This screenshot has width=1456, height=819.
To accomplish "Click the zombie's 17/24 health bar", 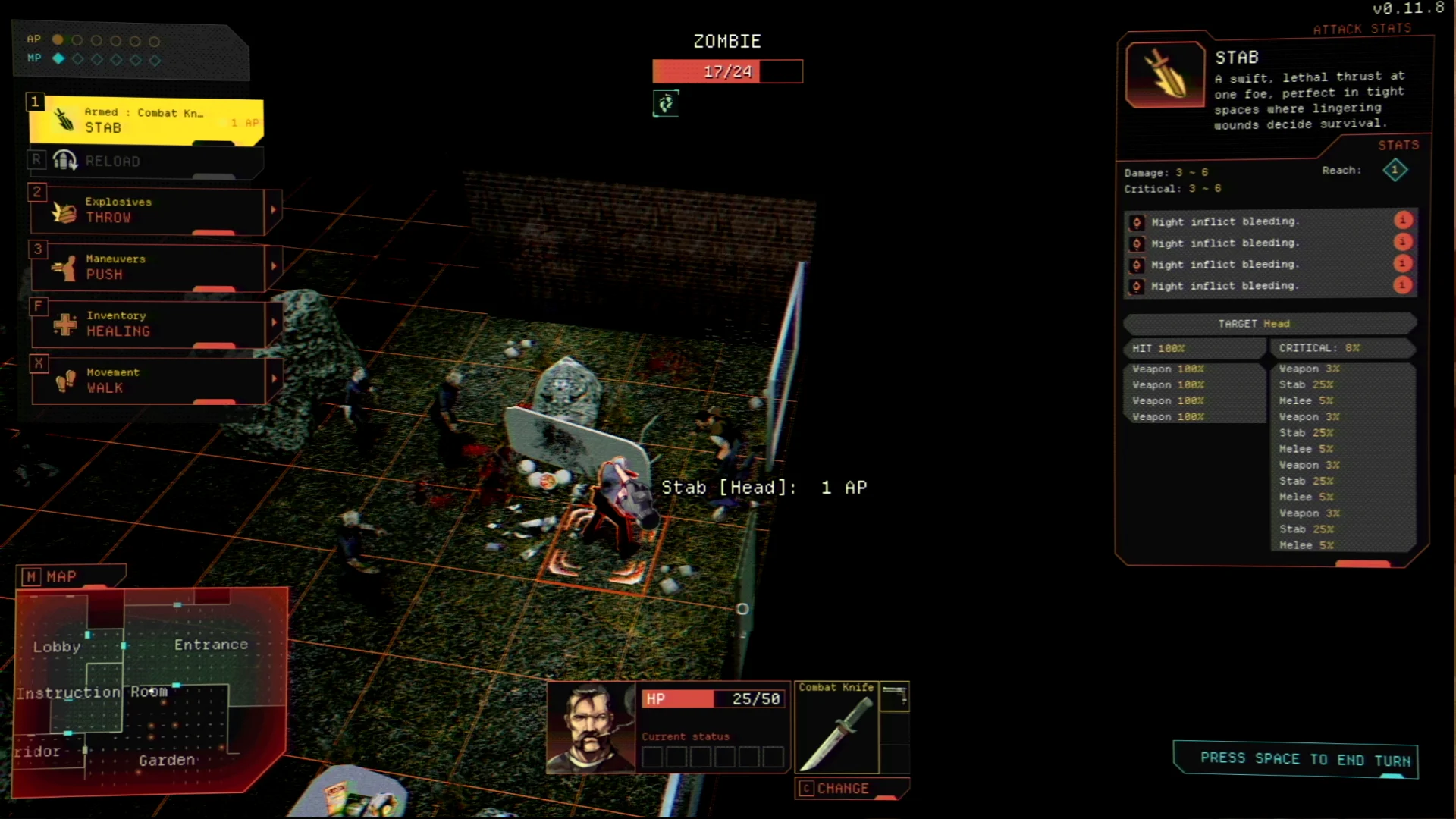I will 726,71.
